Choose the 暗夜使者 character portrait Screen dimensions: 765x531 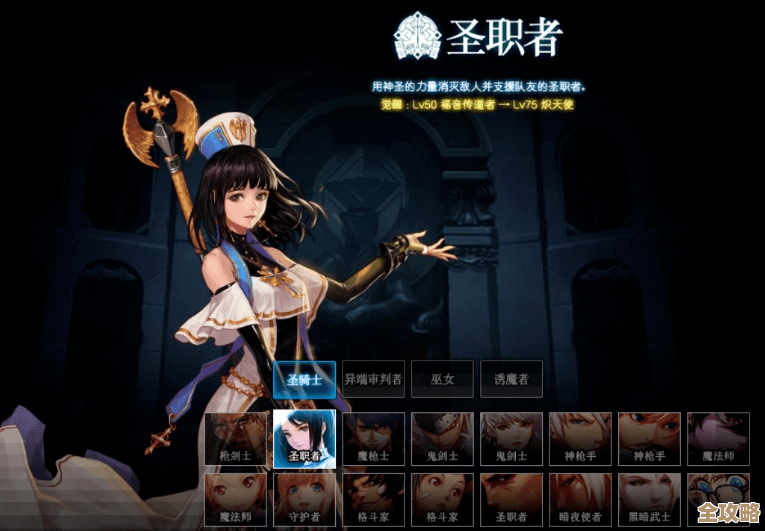pyautogui.click(x=580, y=499)
